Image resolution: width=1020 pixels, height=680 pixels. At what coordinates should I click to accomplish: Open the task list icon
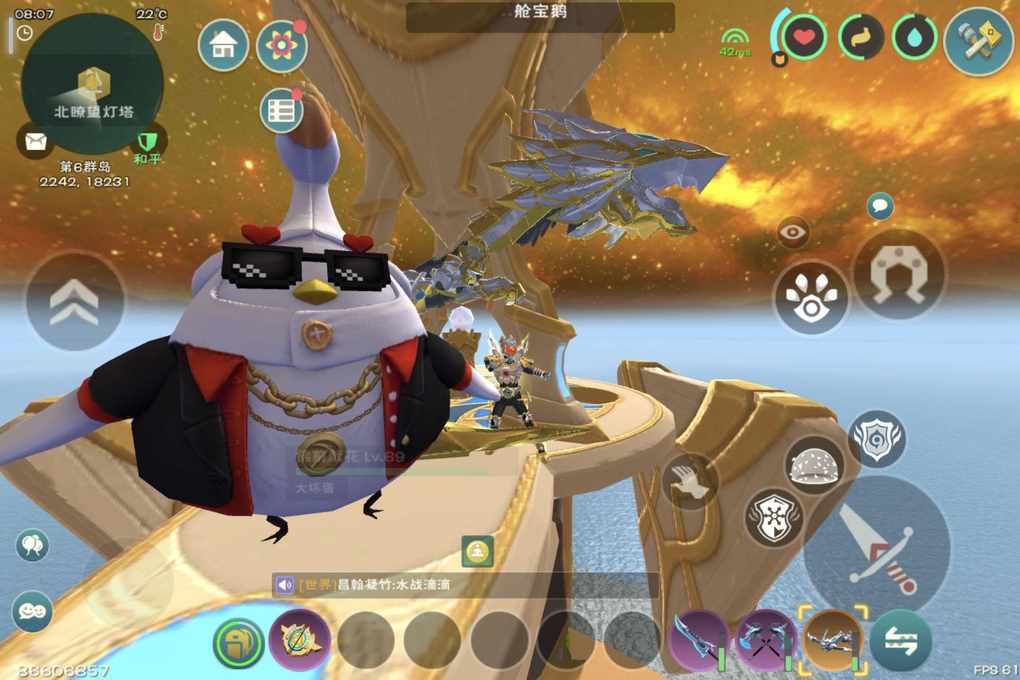tap(281, 111)
